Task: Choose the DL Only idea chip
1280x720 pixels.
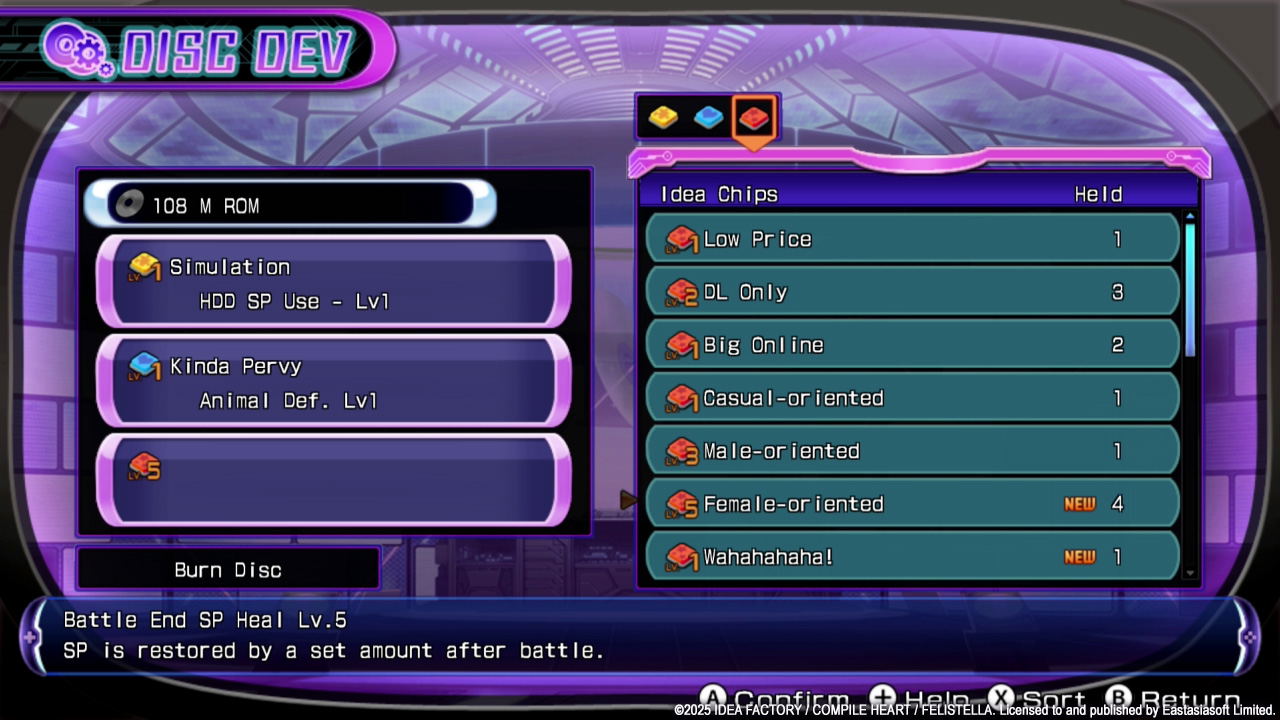Action: coord(912,292)
